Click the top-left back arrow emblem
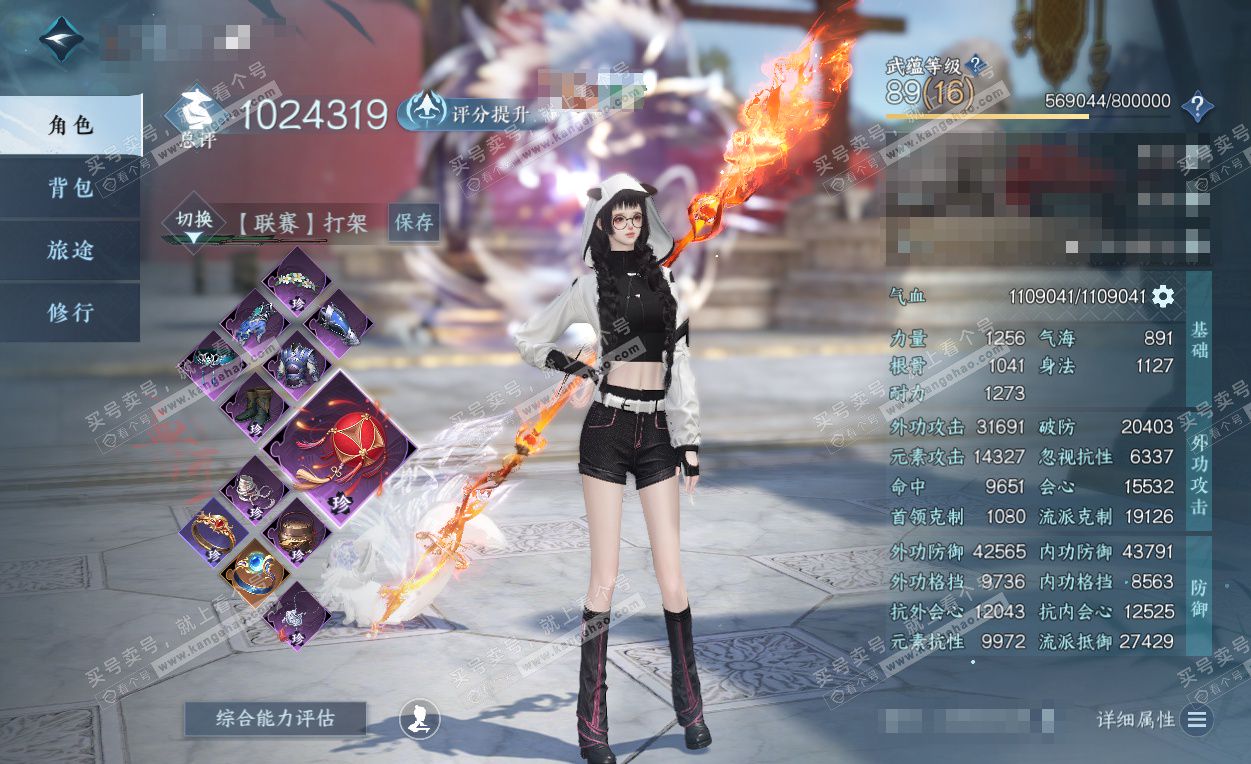The width and height of the screenshot is (1251, 764). point(62,38)
